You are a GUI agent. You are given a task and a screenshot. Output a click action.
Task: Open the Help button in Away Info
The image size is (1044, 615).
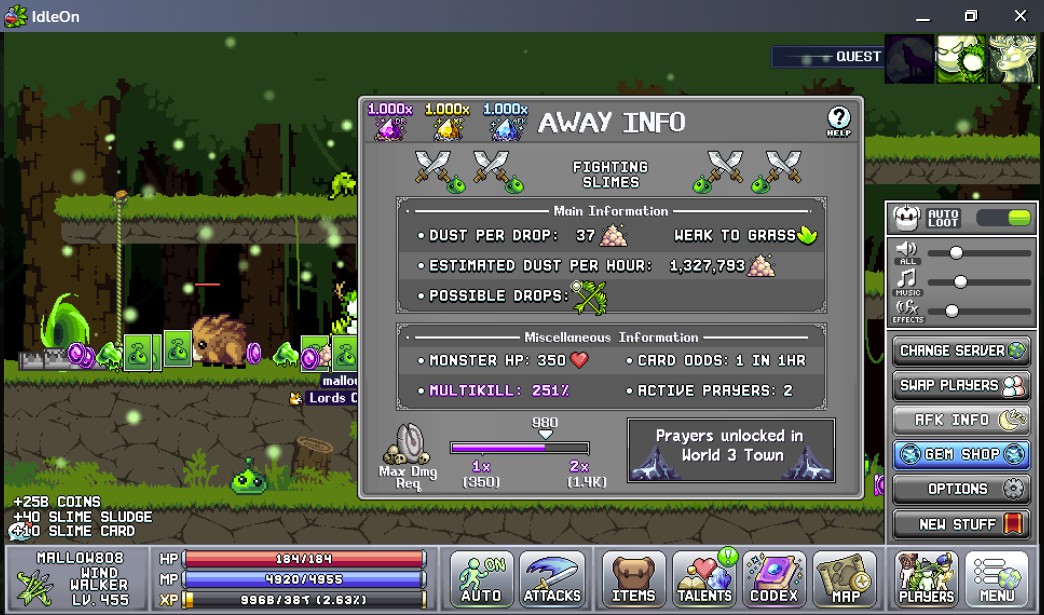click(x=838, y=122)
